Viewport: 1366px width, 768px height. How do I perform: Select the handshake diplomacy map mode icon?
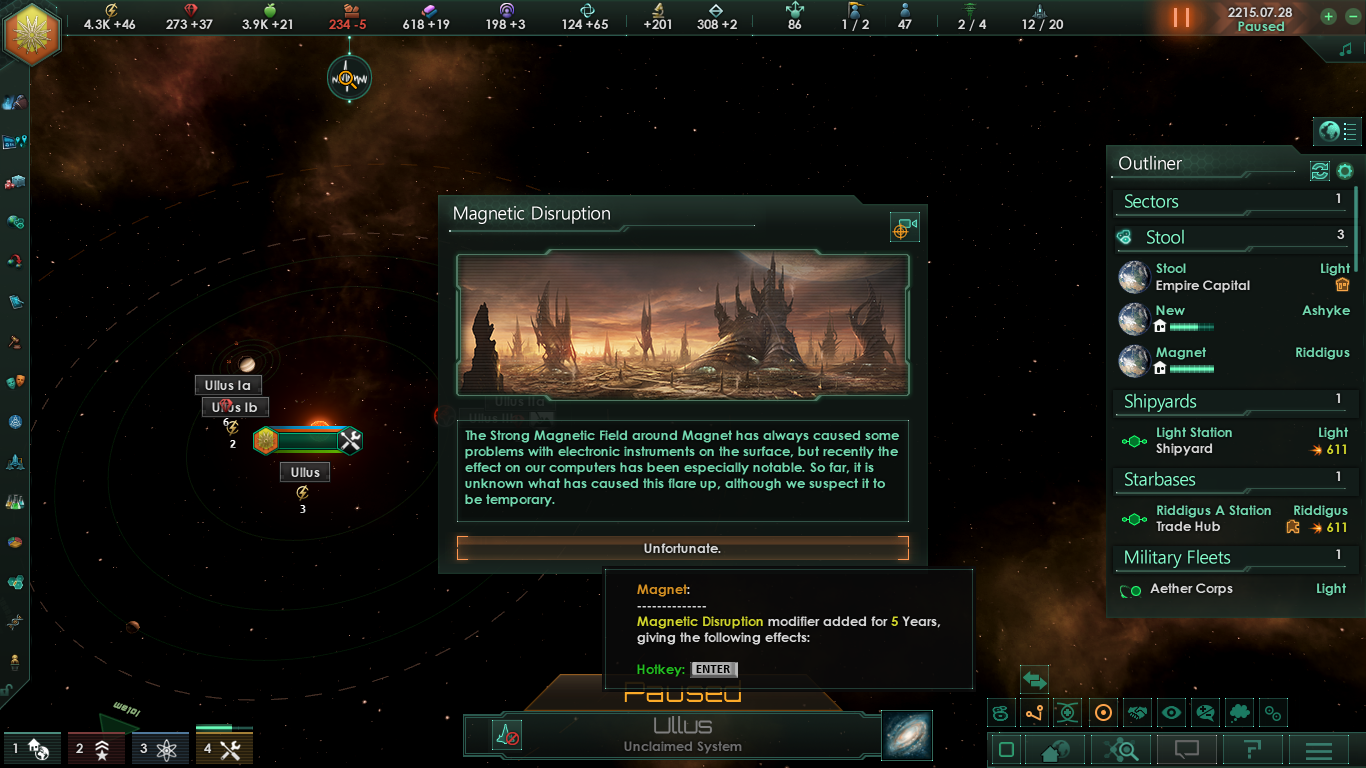(1137, 713)
